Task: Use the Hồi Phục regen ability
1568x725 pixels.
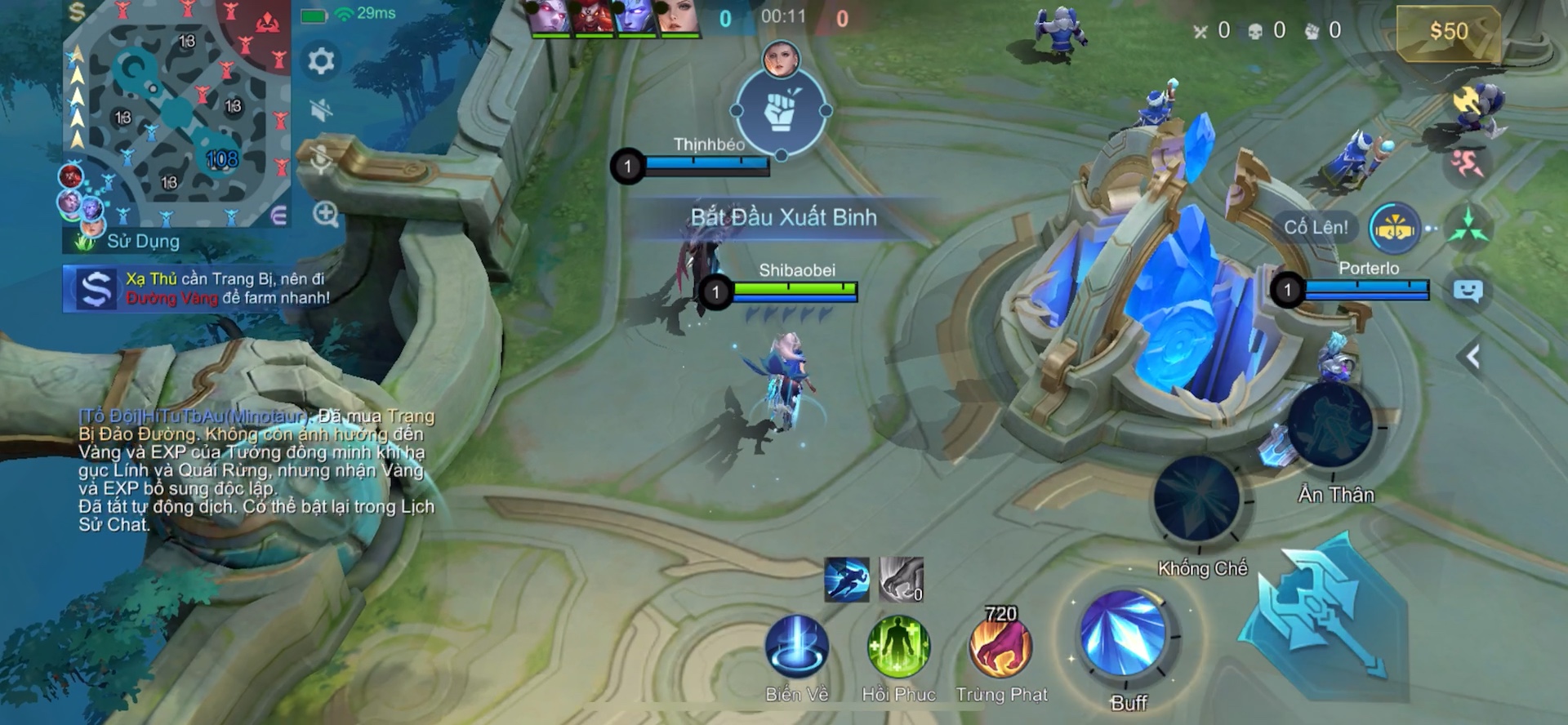Action: [x=898, y=647]
